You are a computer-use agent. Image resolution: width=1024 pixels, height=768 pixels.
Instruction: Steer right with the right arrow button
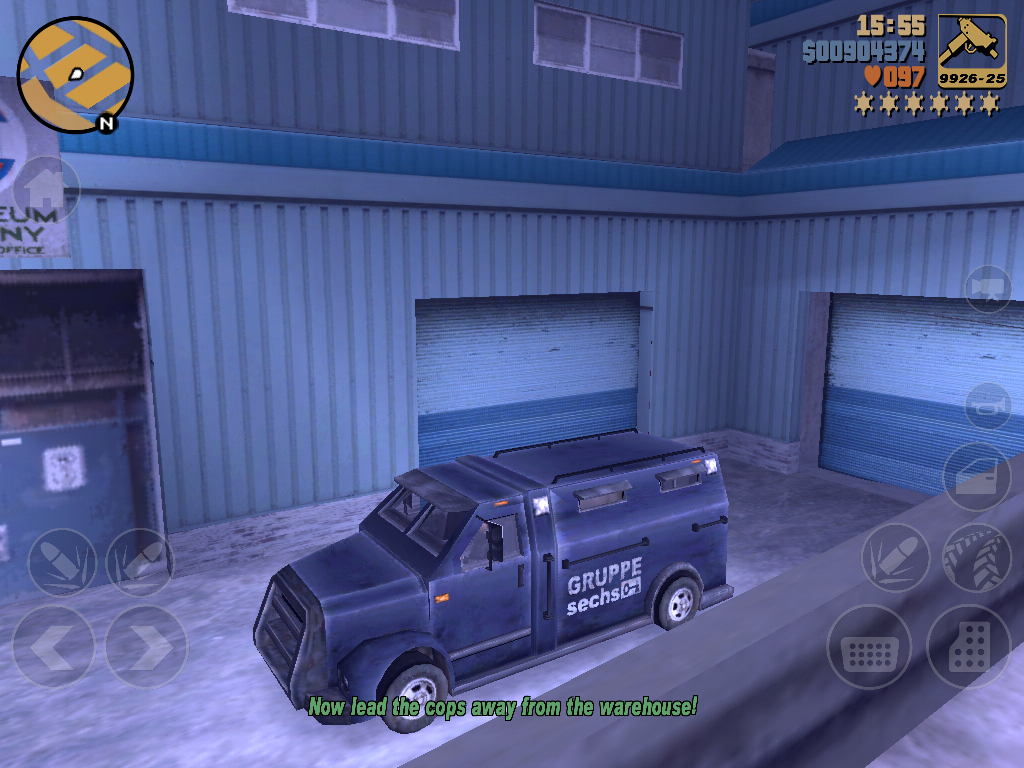[x=146, y=646]
